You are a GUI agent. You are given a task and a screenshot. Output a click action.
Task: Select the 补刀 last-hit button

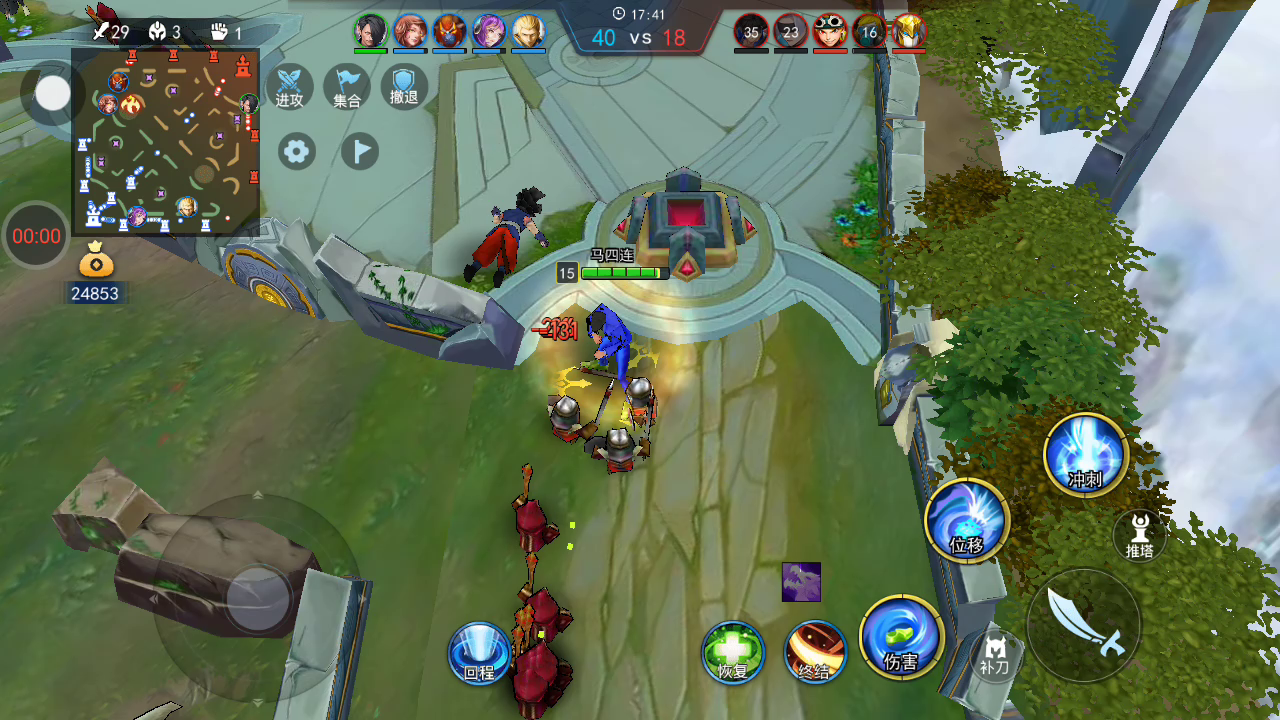point(995,654)
